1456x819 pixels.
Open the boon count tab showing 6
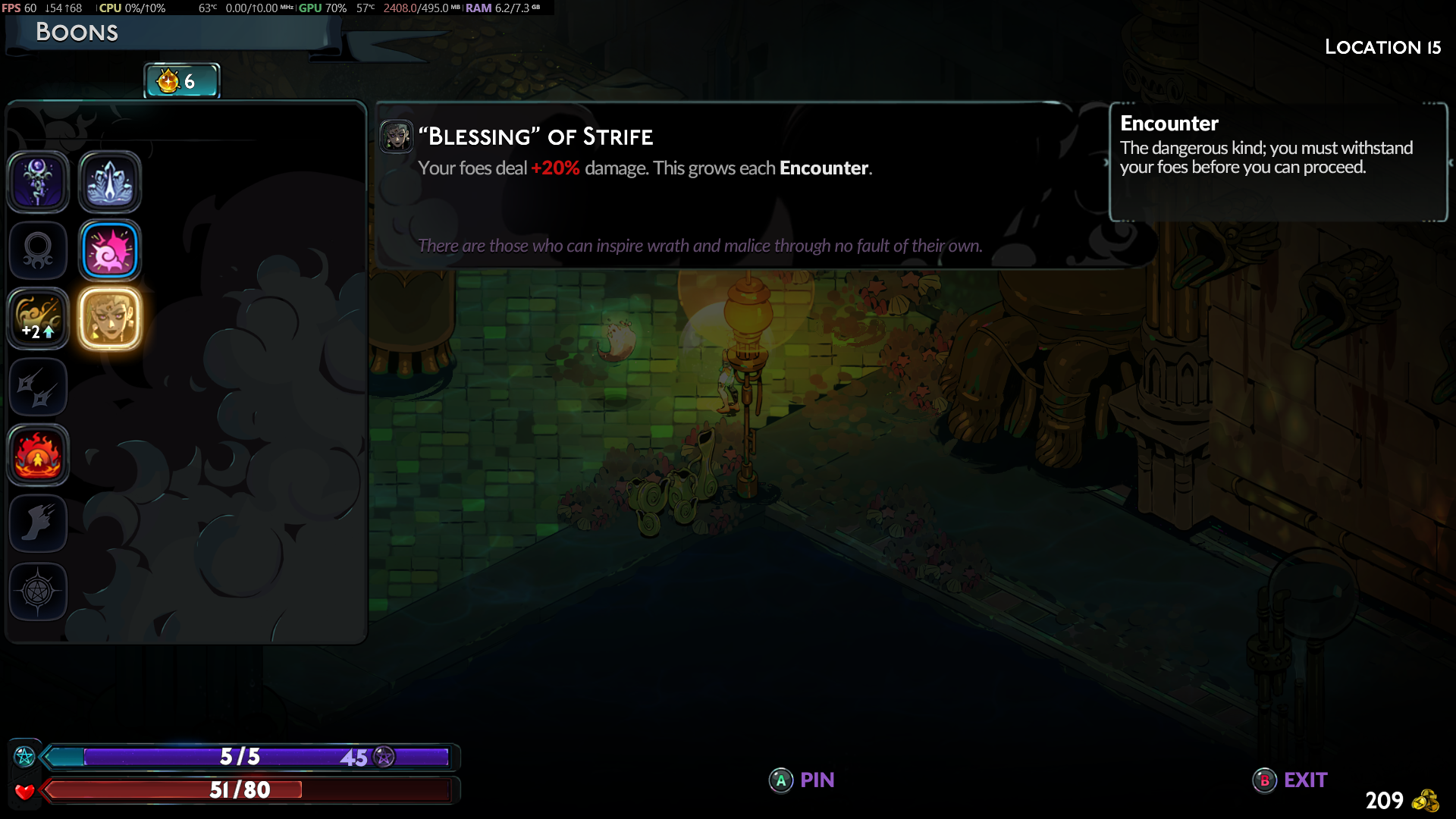(x=182, y=81)
